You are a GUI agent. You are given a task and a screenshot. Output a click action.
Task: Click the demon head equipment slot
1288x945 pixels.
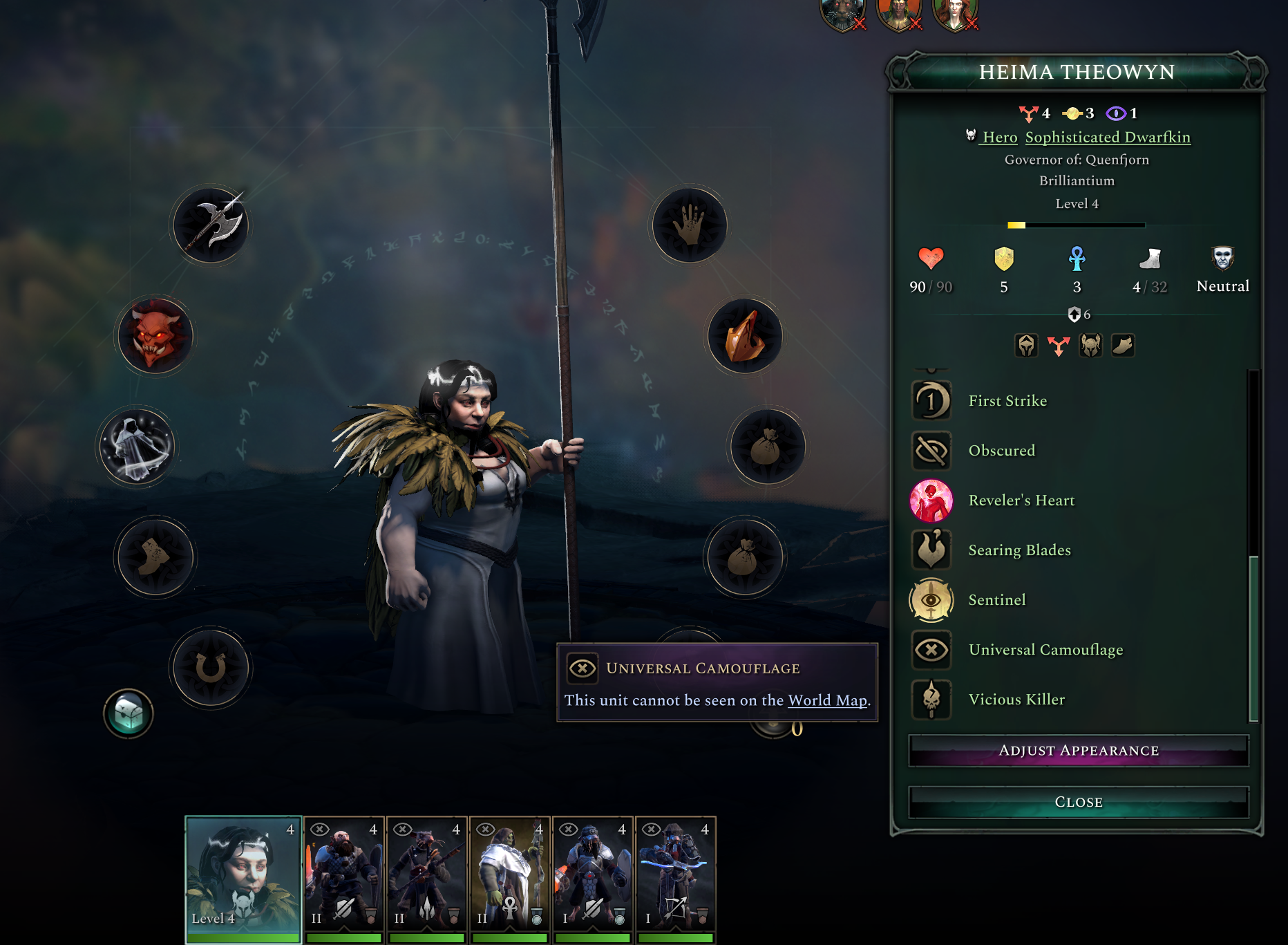click(x=155, y=337)
